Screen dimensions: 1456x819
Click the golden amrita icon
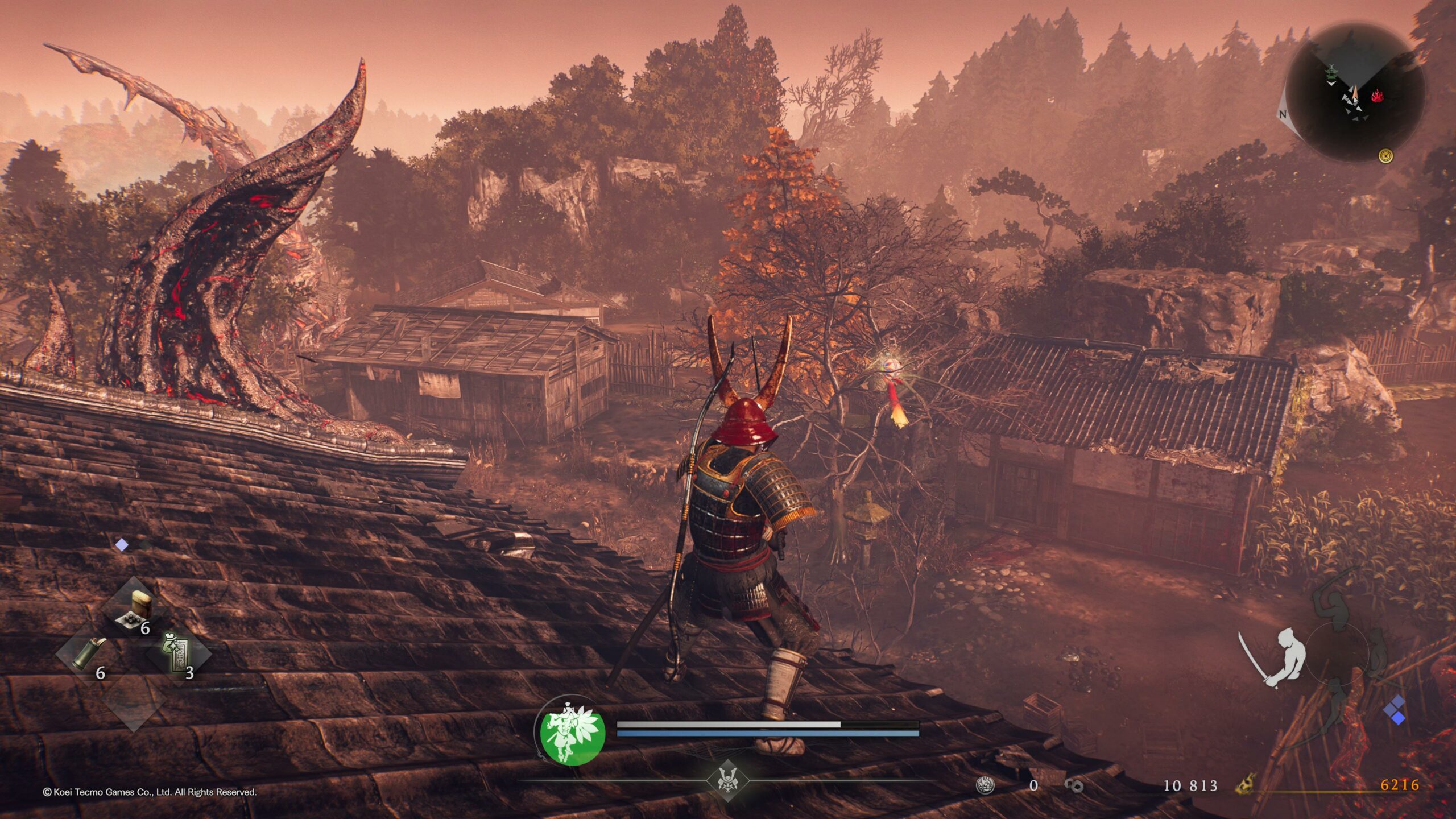coord(1245,785)
